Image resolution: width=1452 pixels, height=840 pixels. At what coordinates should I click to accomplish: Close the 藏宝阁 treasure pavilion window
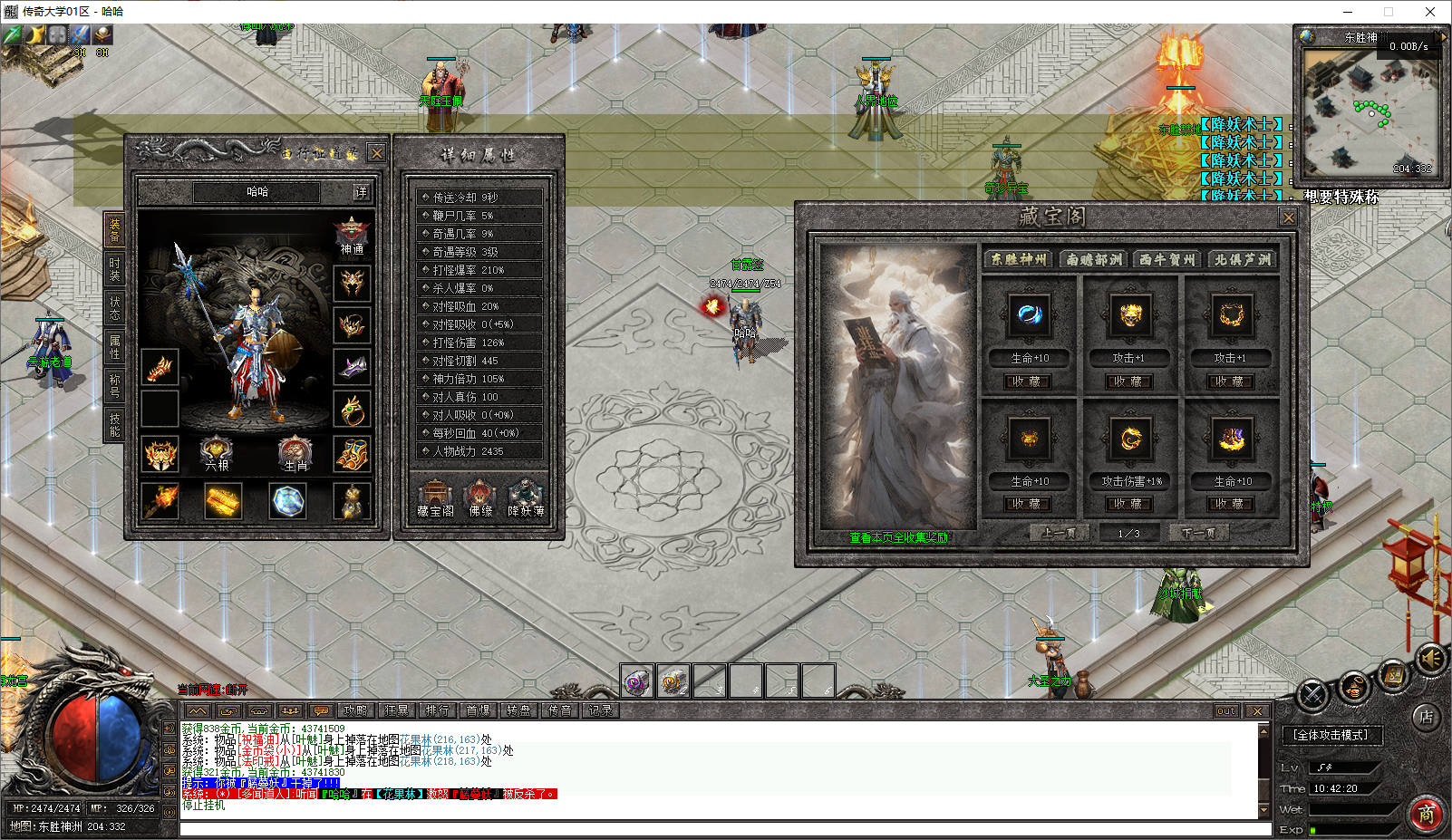[1288, 217]
